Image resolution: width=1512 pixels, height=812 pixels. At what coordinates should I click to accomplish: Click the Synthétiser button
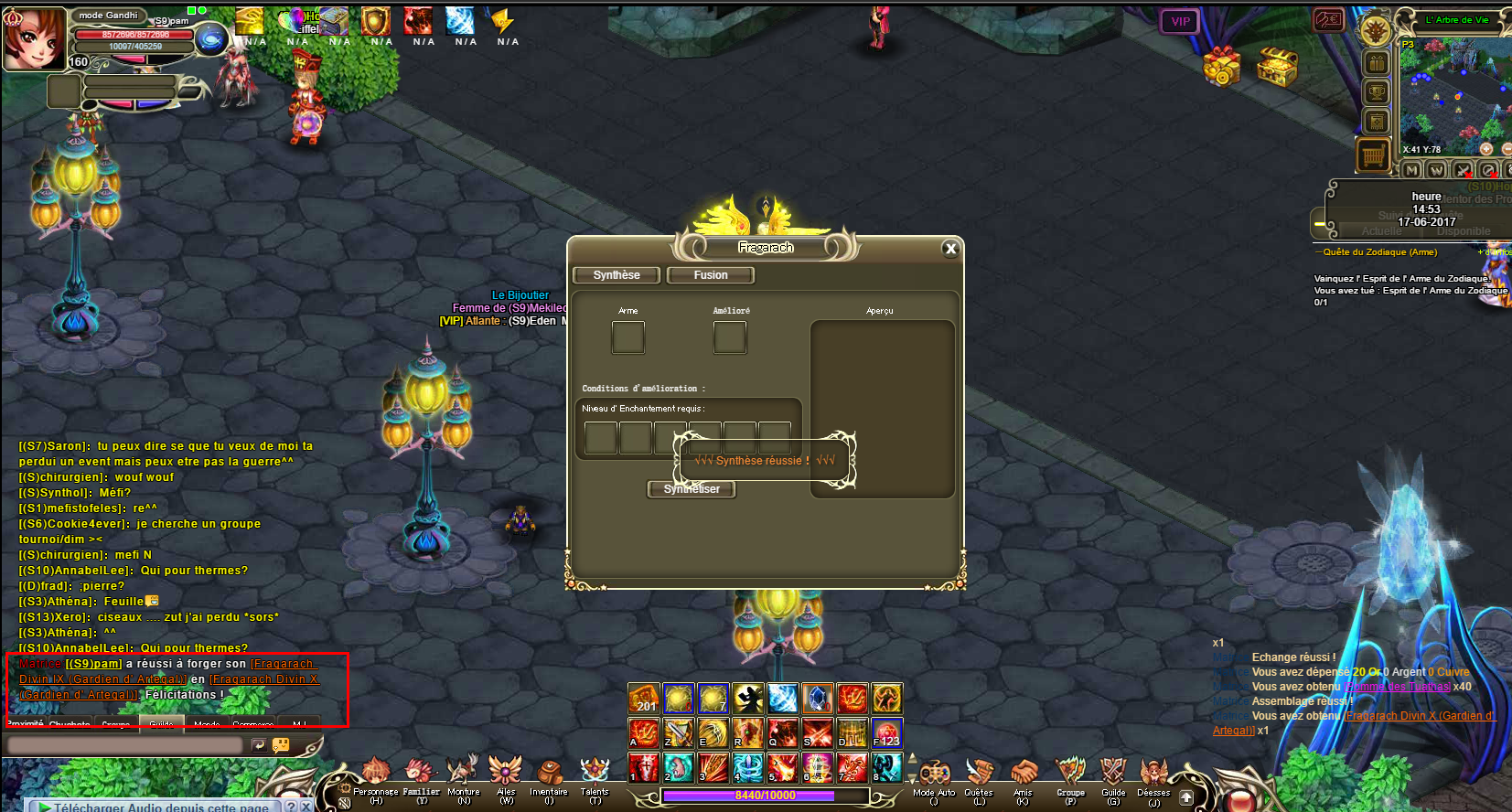[x=692, y=489]
